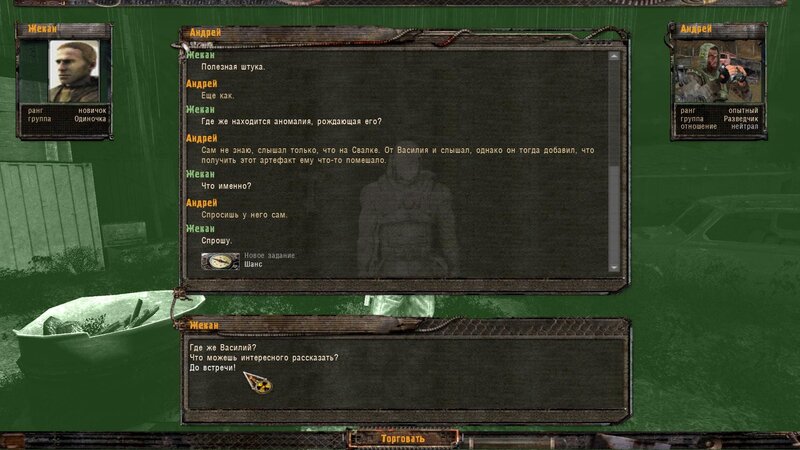
Task: Say goodbye with "До встречи!"
Action: [x=212, y=369]
